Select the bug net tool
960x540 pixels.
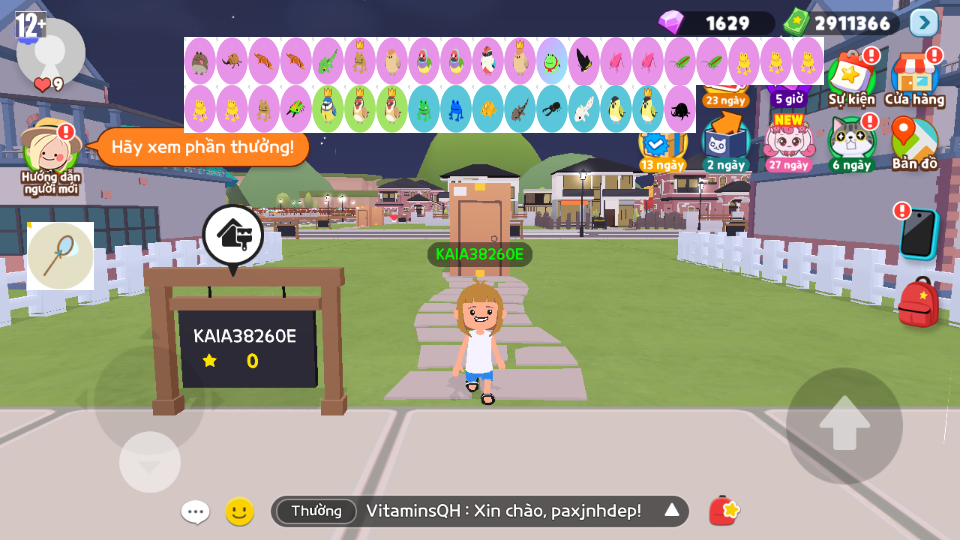(60, 256)
